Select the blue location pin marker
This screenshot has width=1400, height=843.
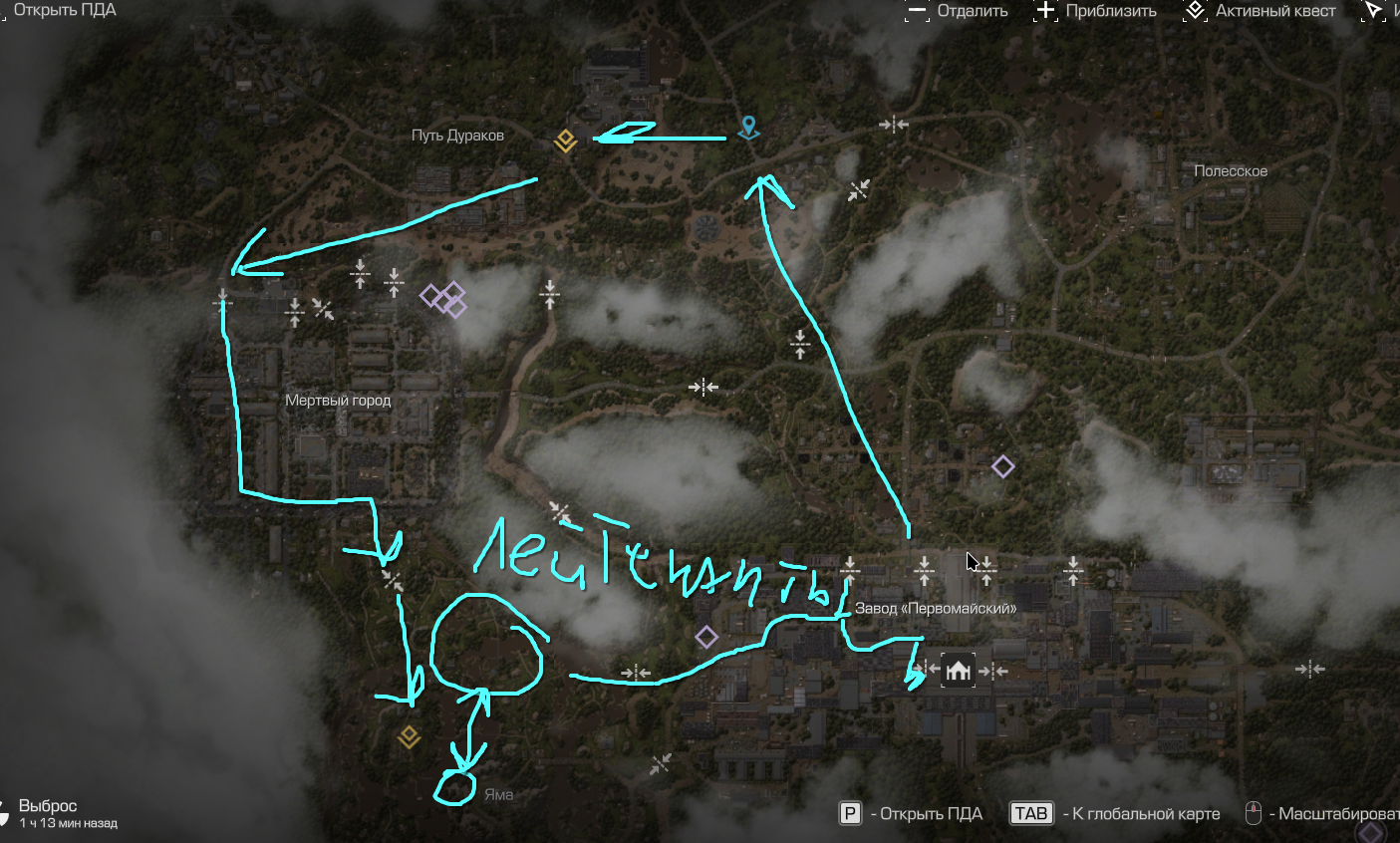point(747,128)
